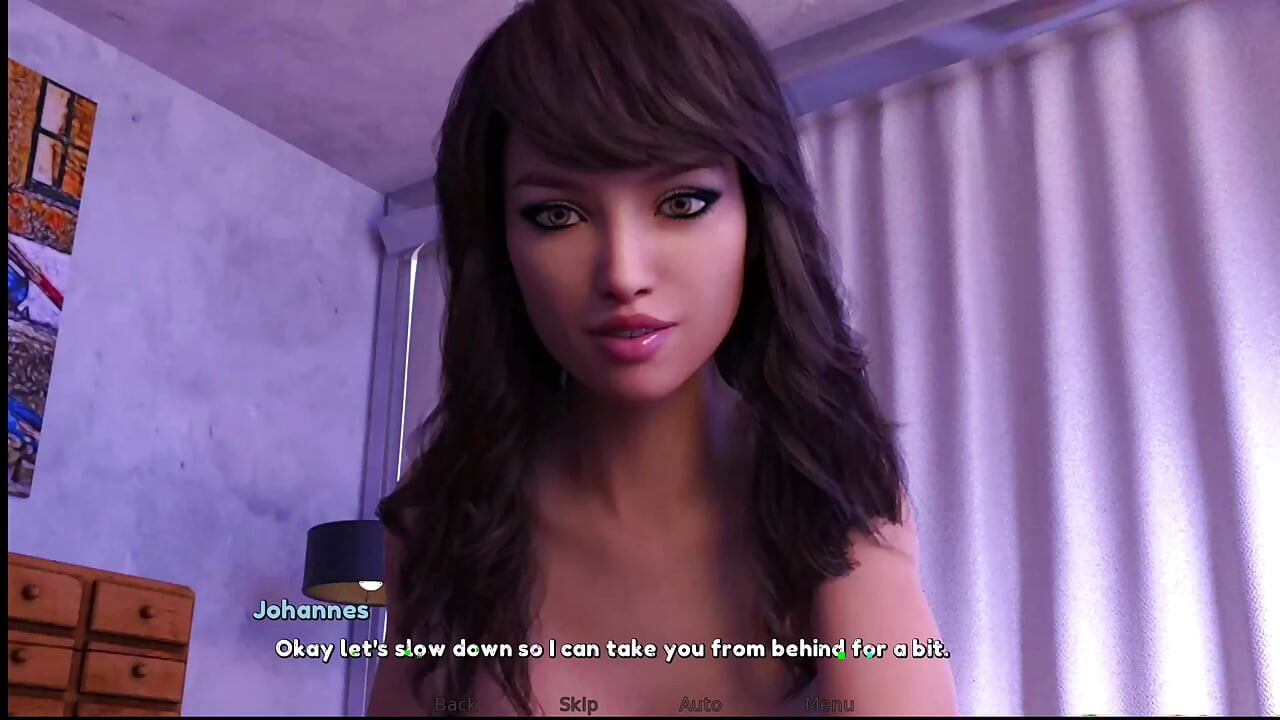Click the Skip button to fast-forward dialogue

coord(578,704)
